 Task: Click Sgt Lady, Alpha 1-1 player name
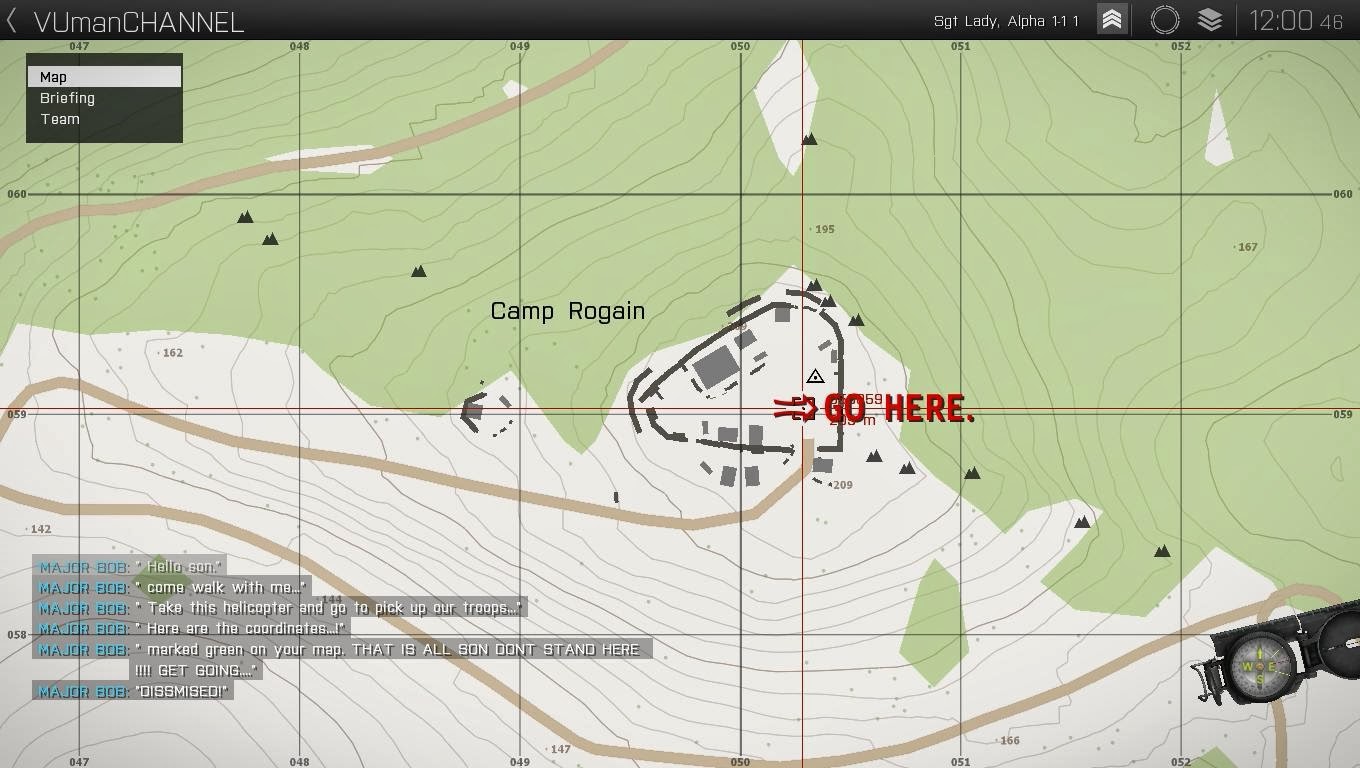(x=1006, y=20)
